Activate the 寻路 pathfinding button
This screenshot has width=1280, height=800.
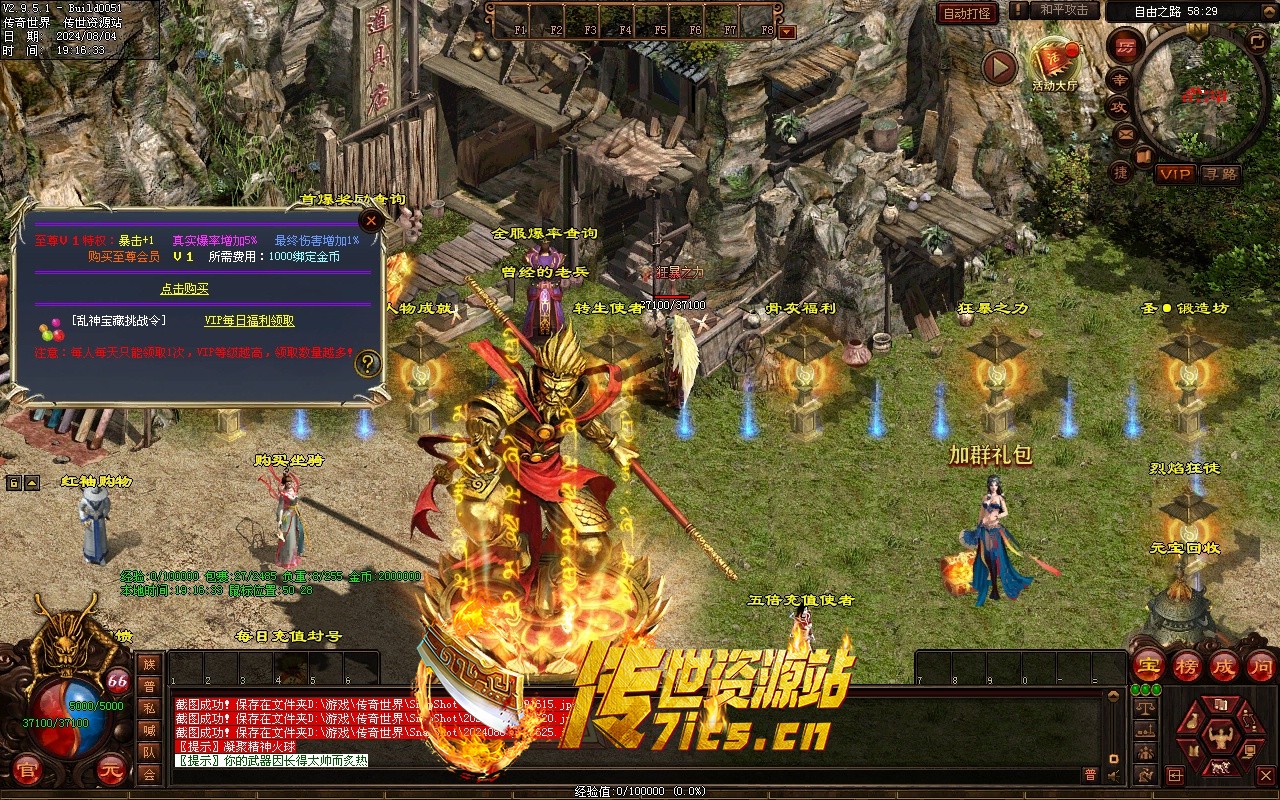point(1219,174)
